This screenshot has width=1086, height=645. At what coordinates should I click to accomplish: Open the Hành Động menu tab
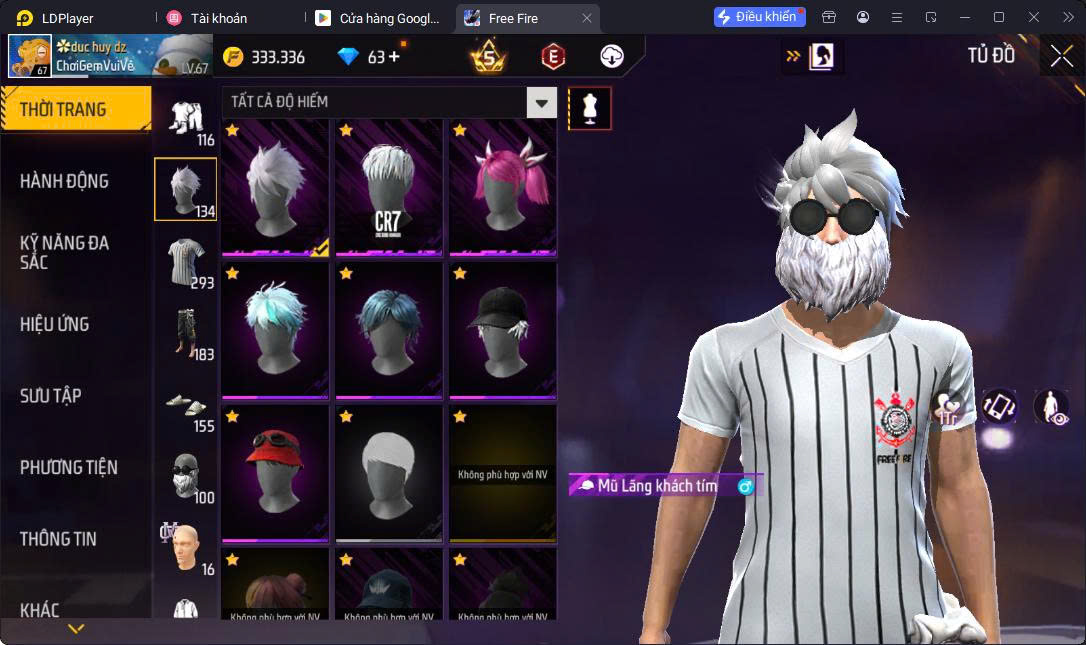pos(64,181)
